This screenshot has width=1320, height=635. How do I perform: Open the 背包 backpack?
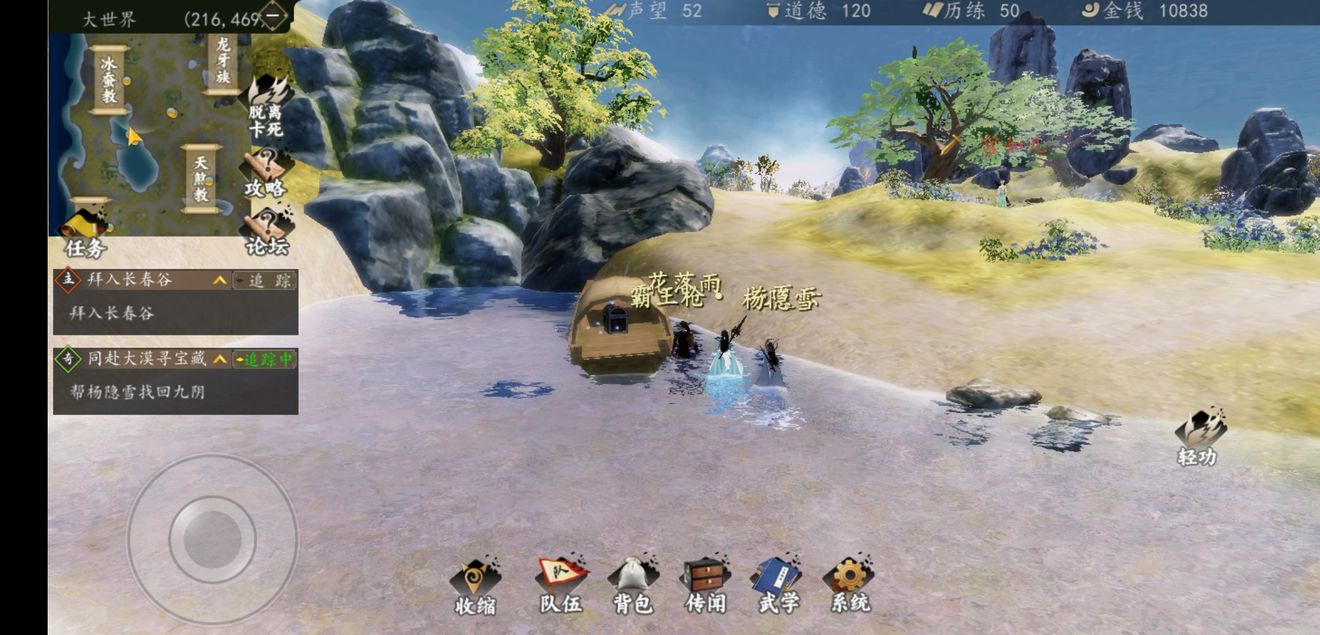tap(632, 585)
